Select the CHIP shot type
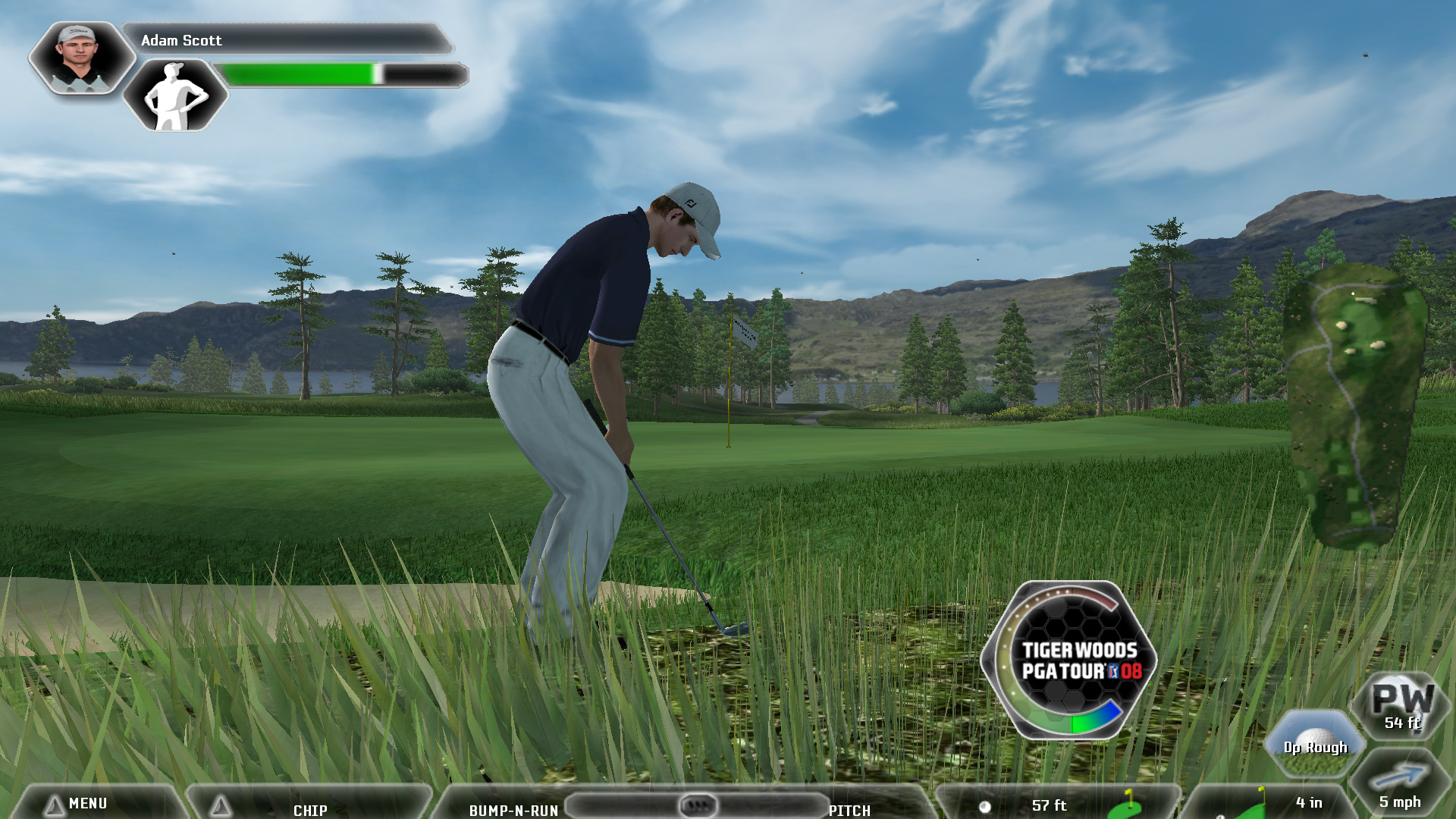The width and height of the screenshot is (1456, 819). pos(310,809)
